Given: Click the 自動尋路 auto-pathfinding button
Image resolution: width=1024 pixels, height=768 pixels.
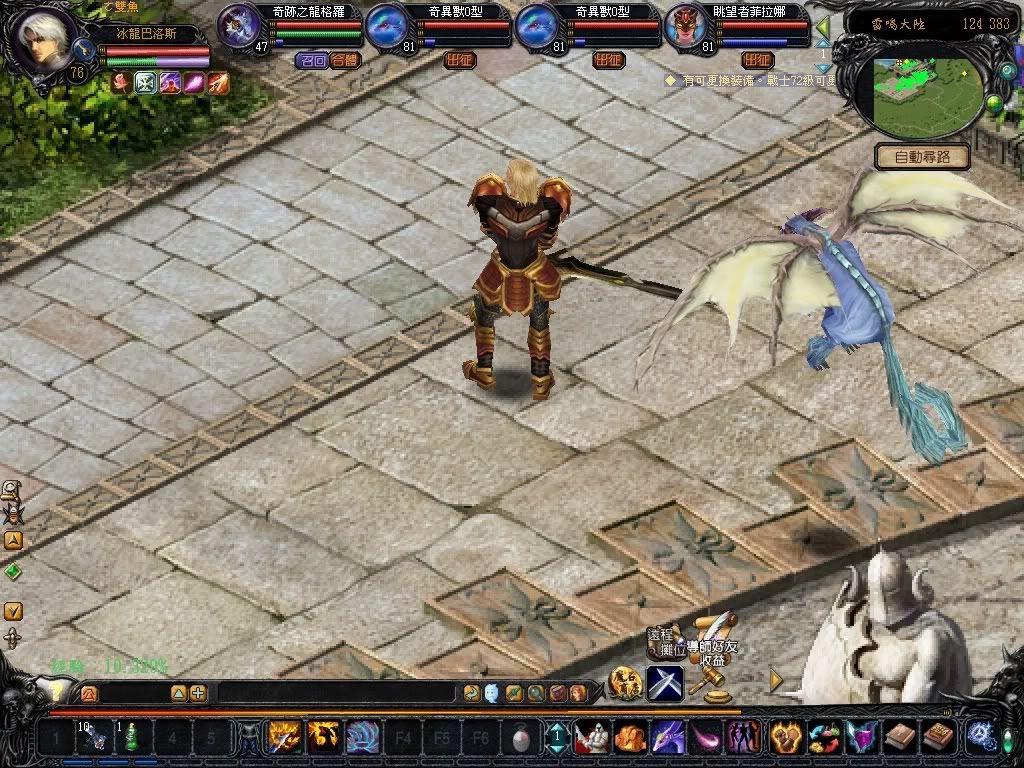Looking at the screenshot, I should click(922, 157).
